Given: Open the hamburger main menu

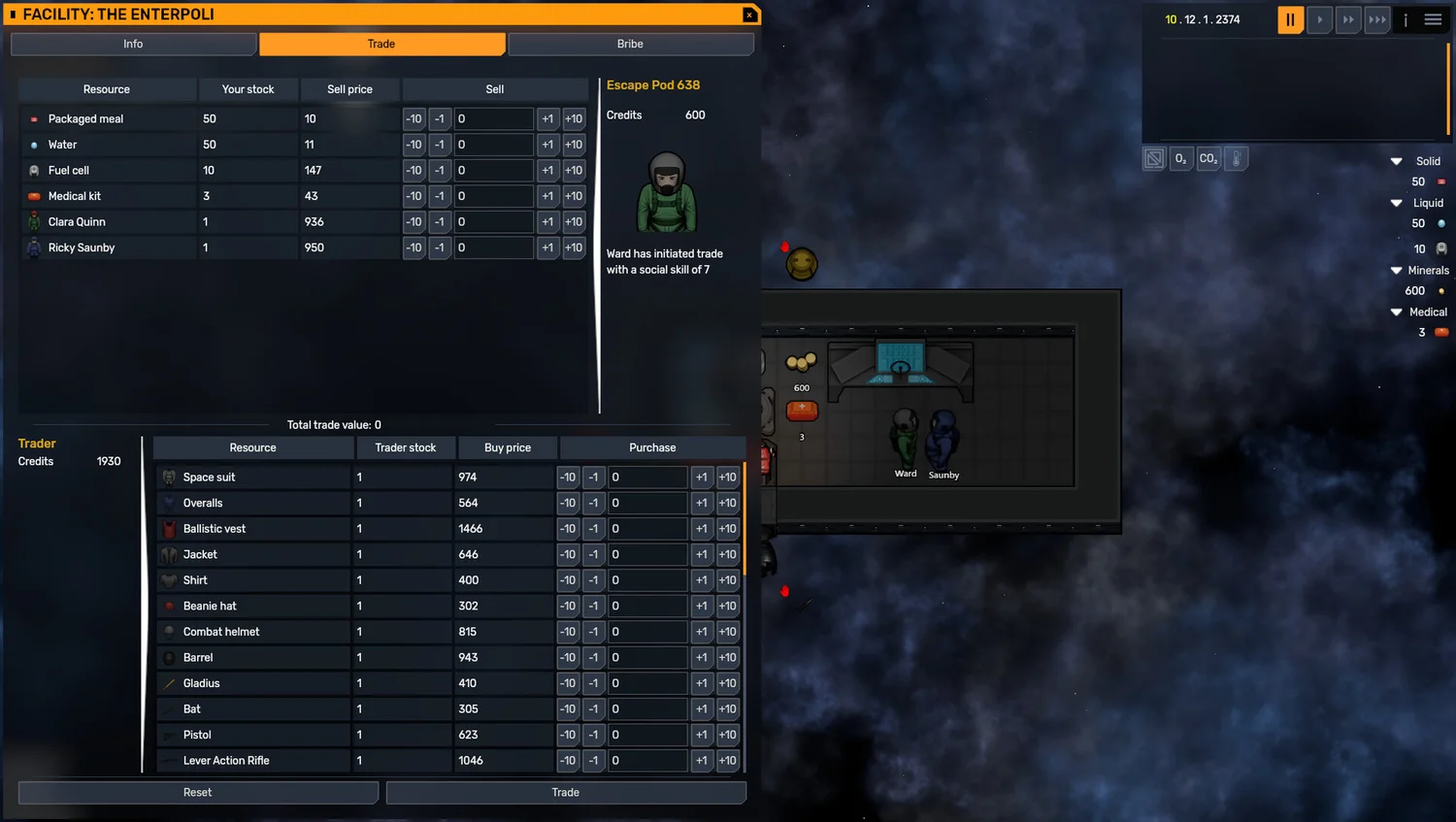Looking at the screenshot, I should 1433,19.
